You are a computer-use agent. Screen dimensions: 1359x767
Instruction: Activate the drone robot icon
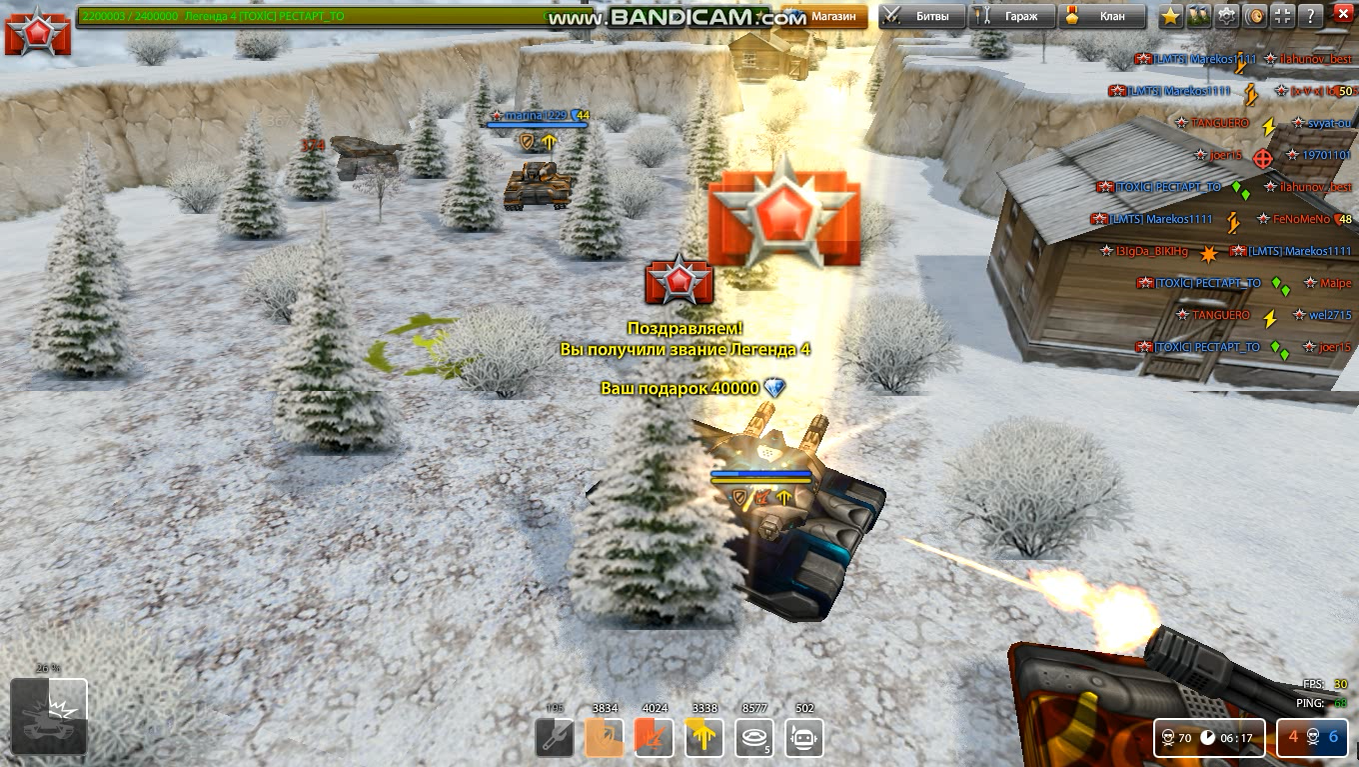[804, 738]
